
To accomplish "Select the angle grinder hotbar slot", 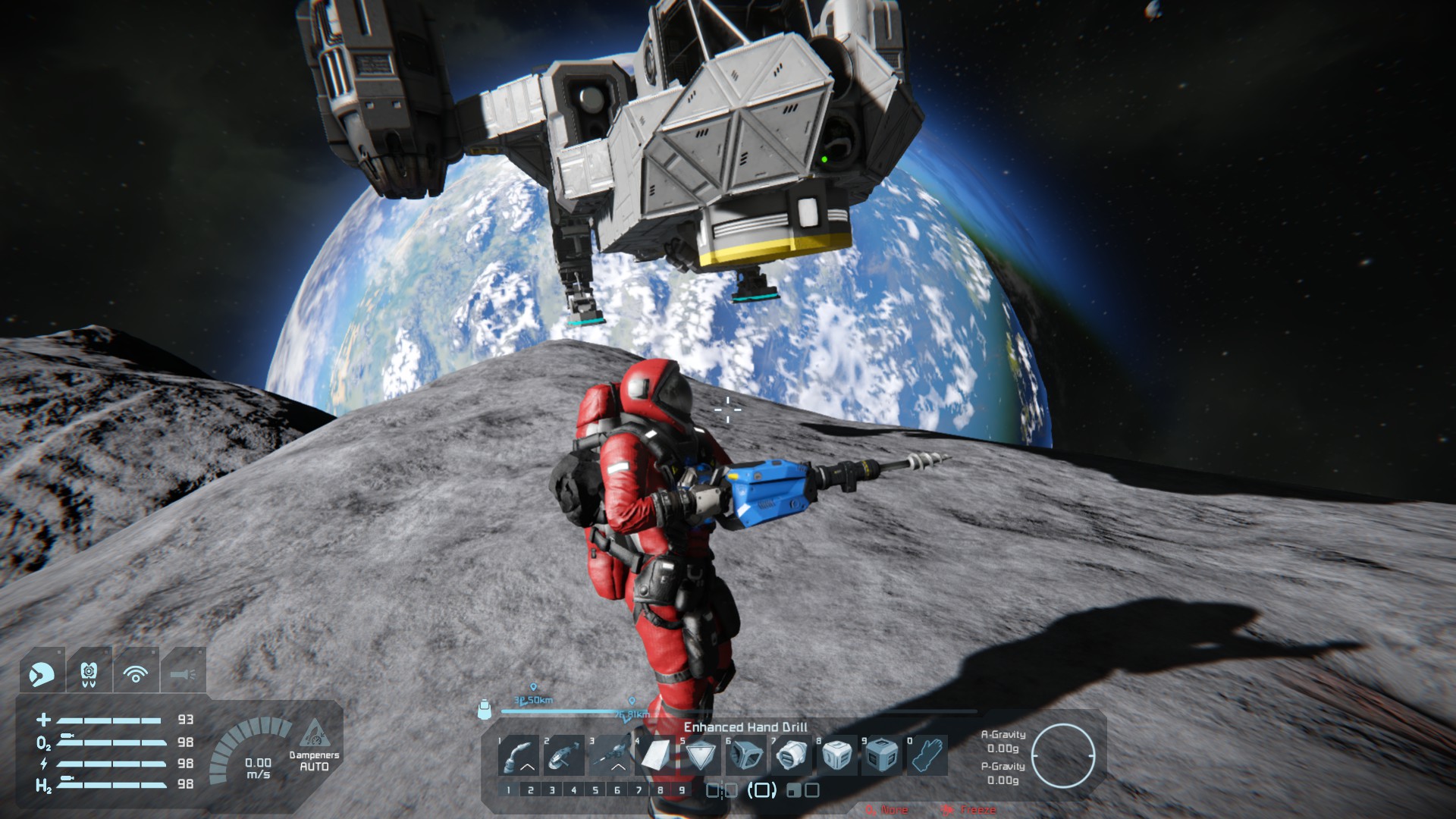I will click(563, 755).
